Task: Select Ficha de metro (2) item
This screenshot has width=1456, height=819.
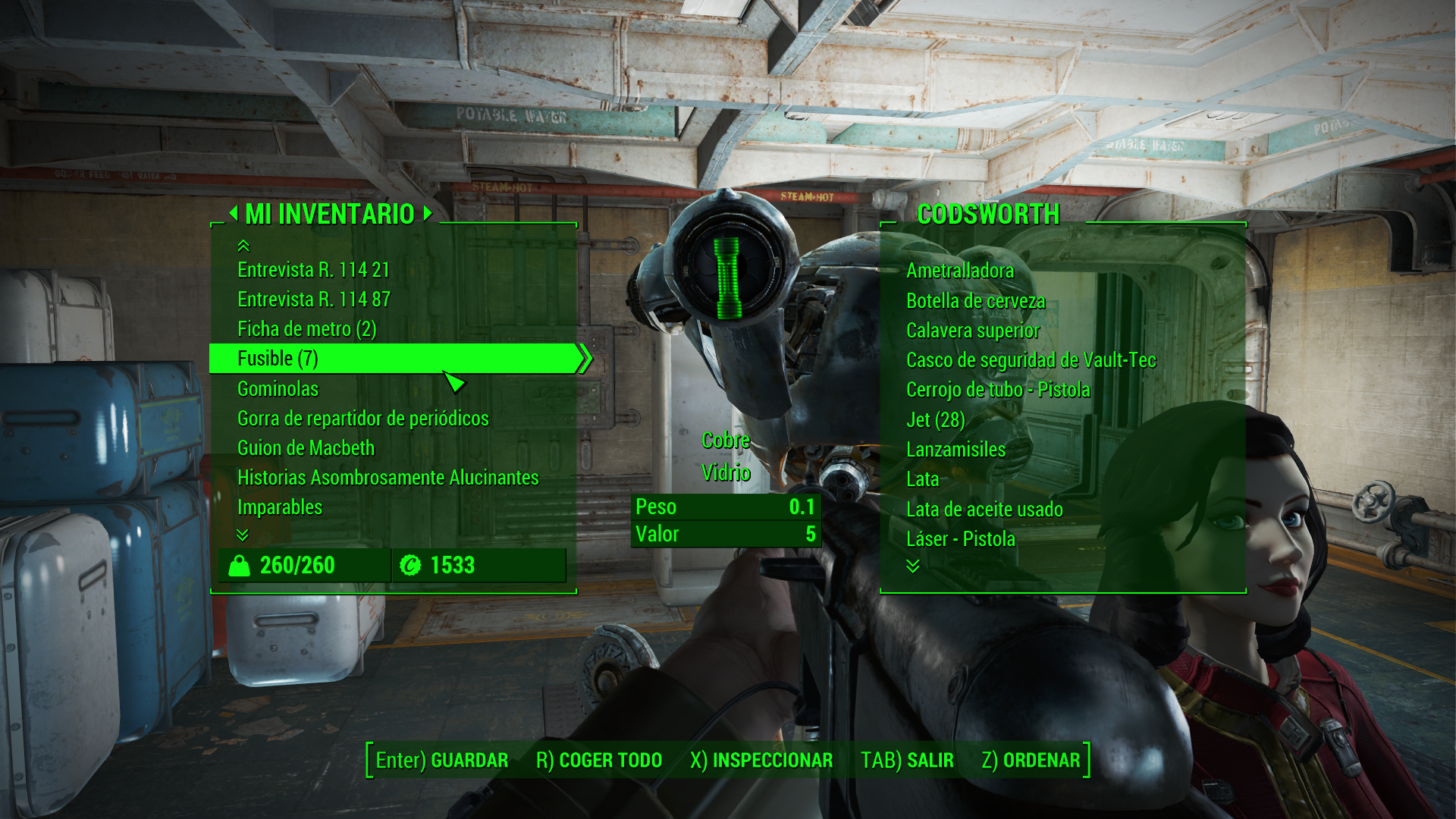Action: tap(306, 329)
